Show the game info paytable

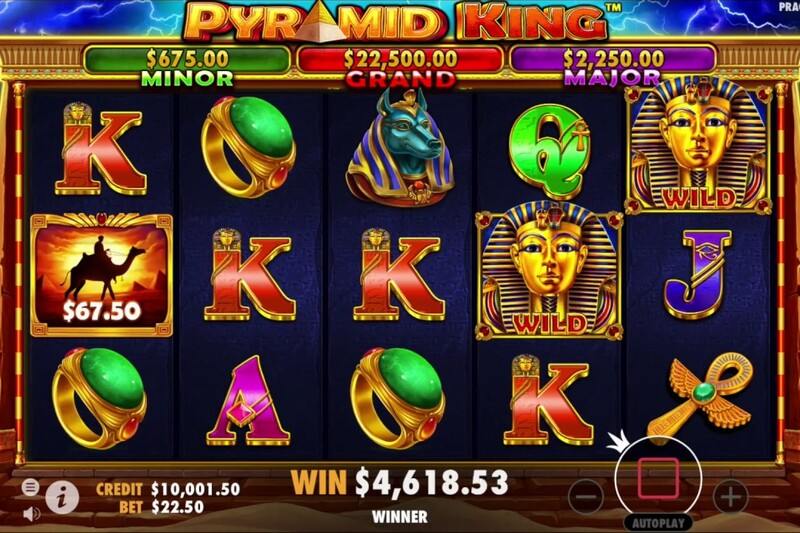pyautogui.click(x=62, y=493)
